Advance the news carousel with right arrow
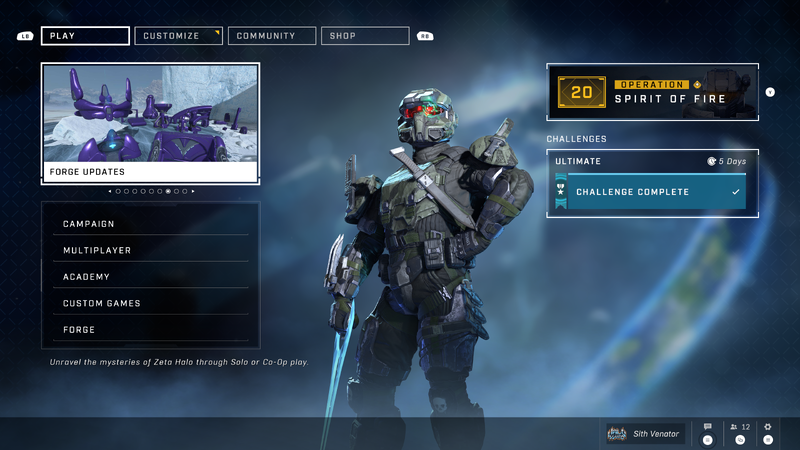 (x=193, y=191)
